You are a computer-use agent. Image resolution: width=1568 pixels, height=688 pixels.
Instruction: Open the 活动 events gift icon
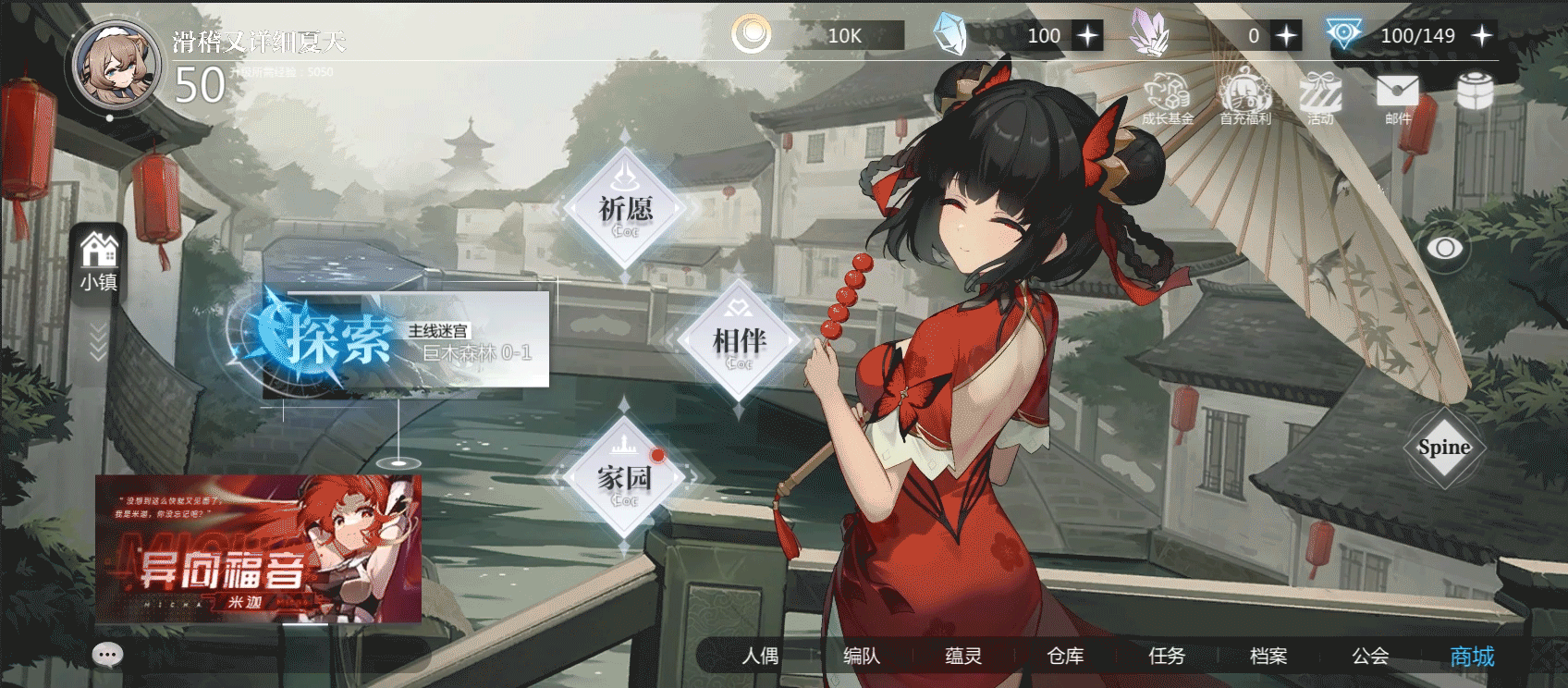point(1320,94)
